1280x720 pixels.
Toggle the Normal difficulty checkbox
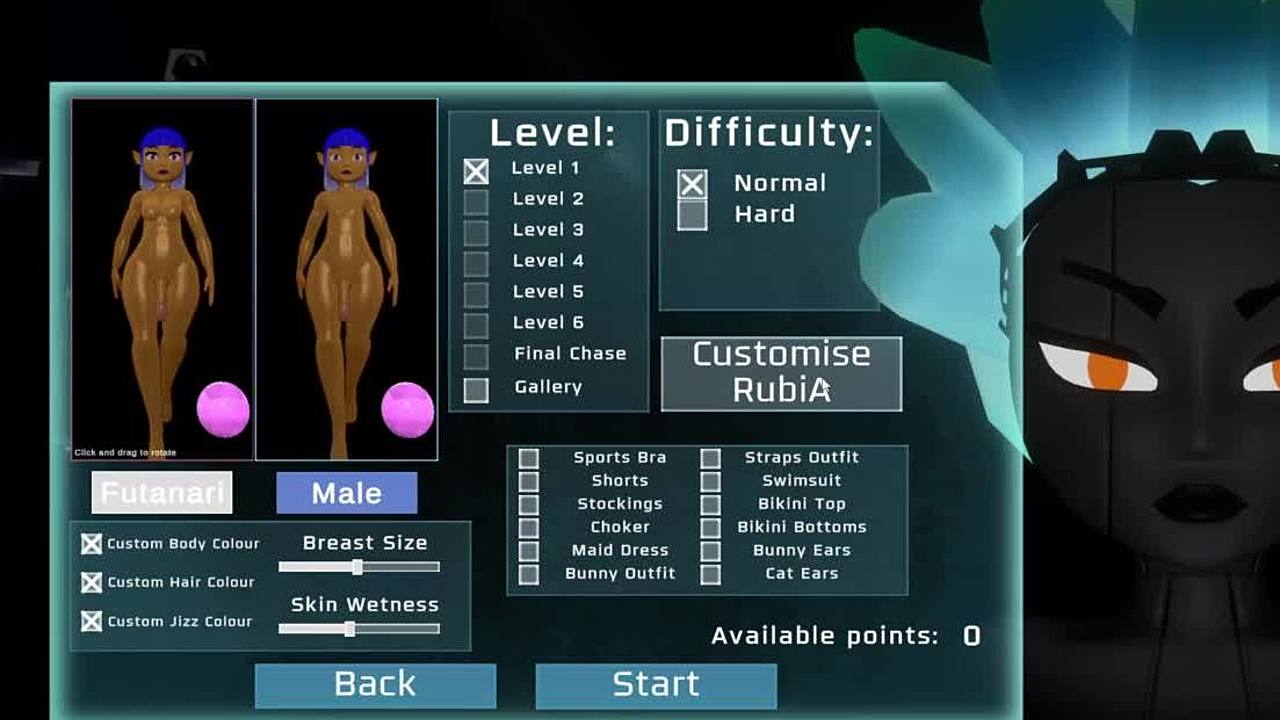pos(692,184)
